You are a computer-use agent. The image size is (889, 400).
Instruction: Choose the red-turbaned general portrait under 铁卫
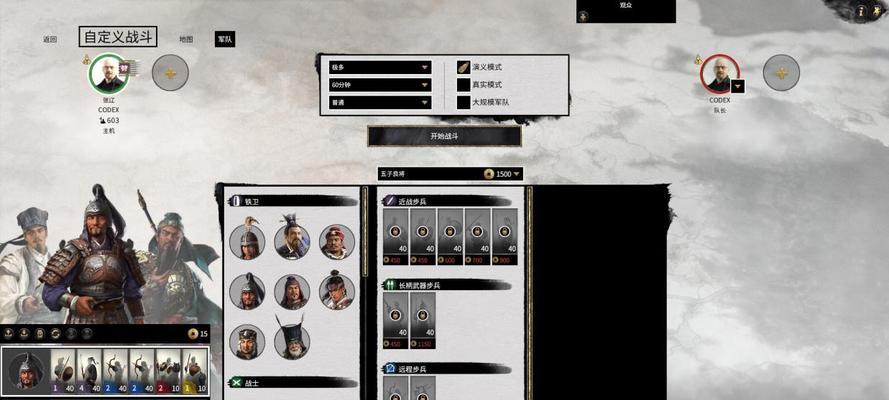click(337, 241)
